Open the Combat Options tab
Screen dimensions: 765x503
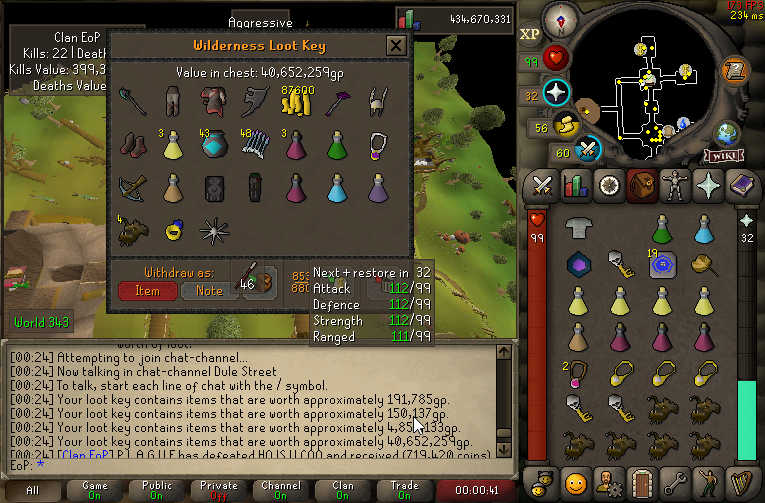tap(542, 186)
